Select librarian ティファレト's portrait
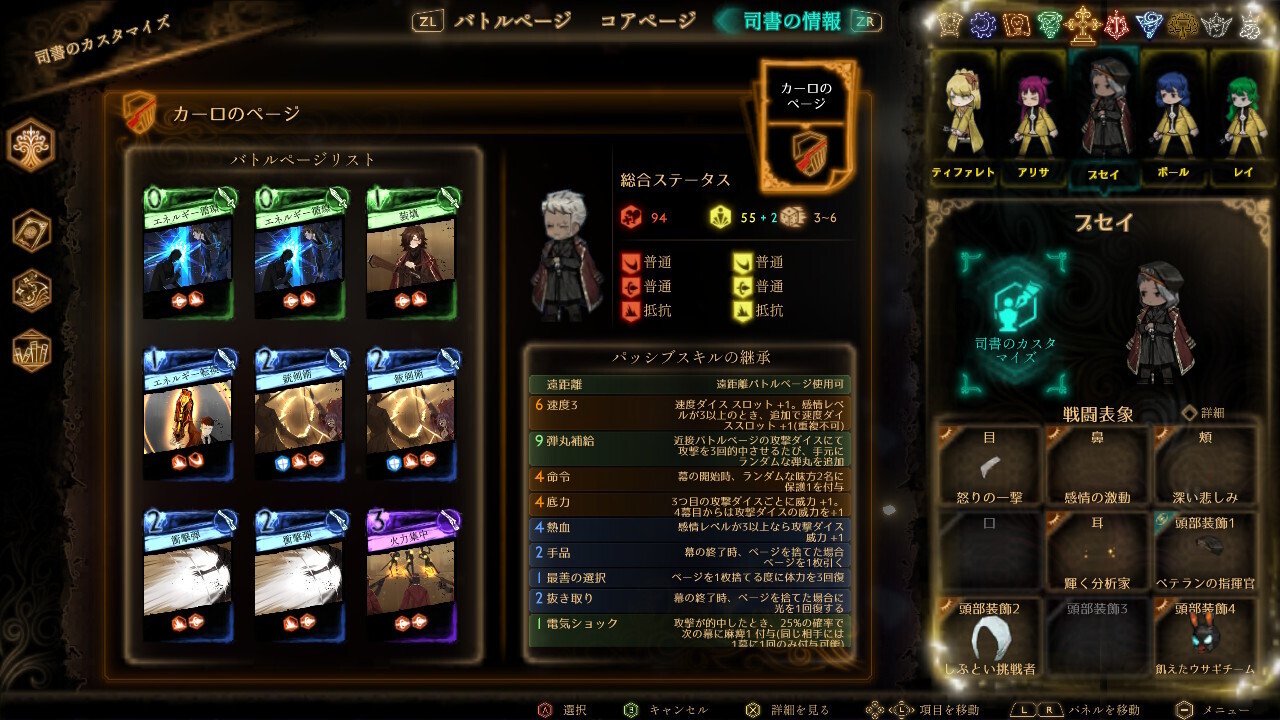The height and width of the screenshot is (720, 1280). click(x=961, y=110)
